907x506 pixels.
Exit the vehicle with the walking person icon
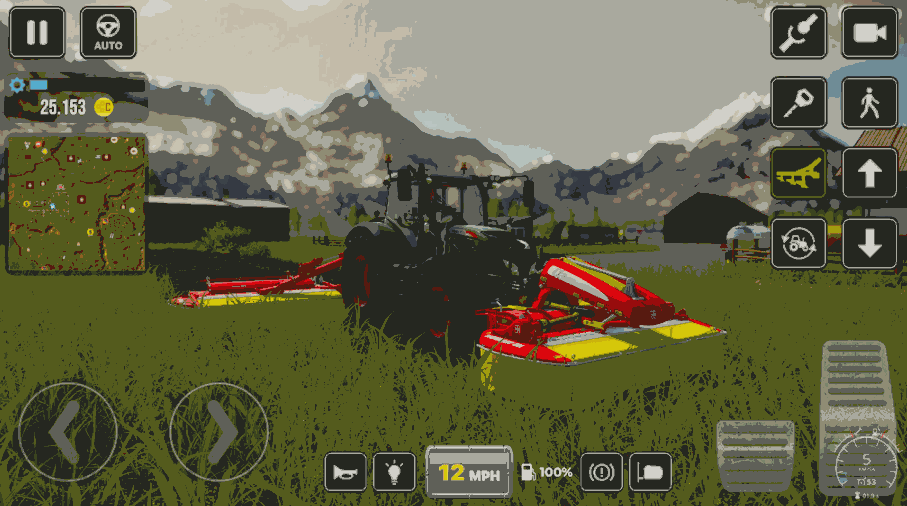pyautogui.click(x=869, y=103)
